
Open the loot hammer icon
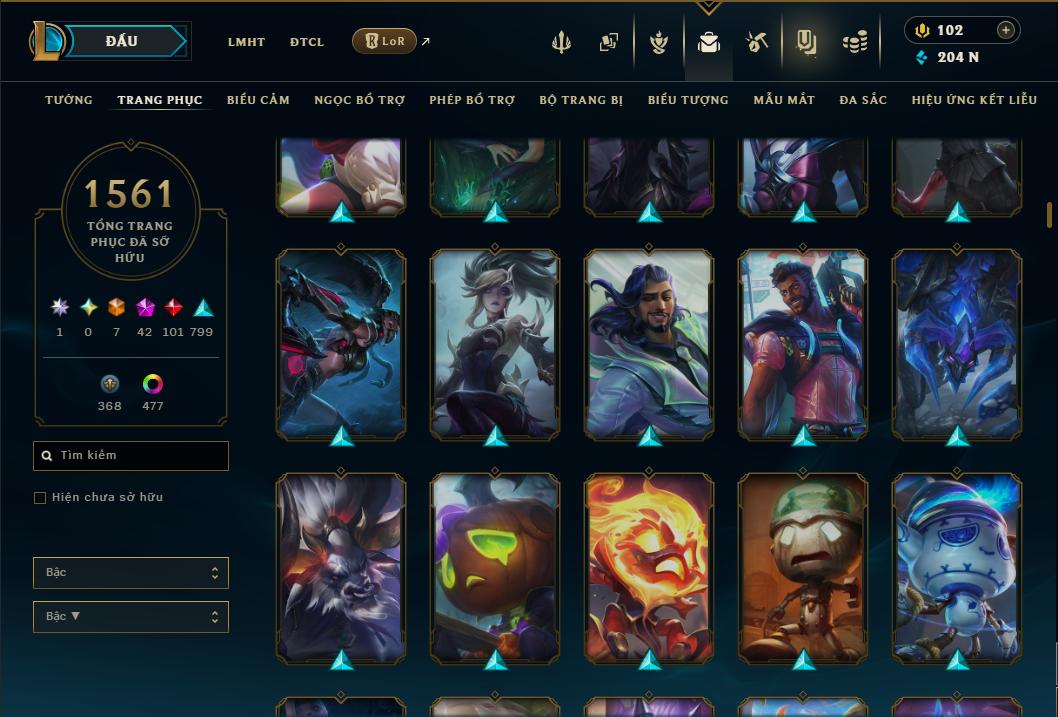[757, 42]
